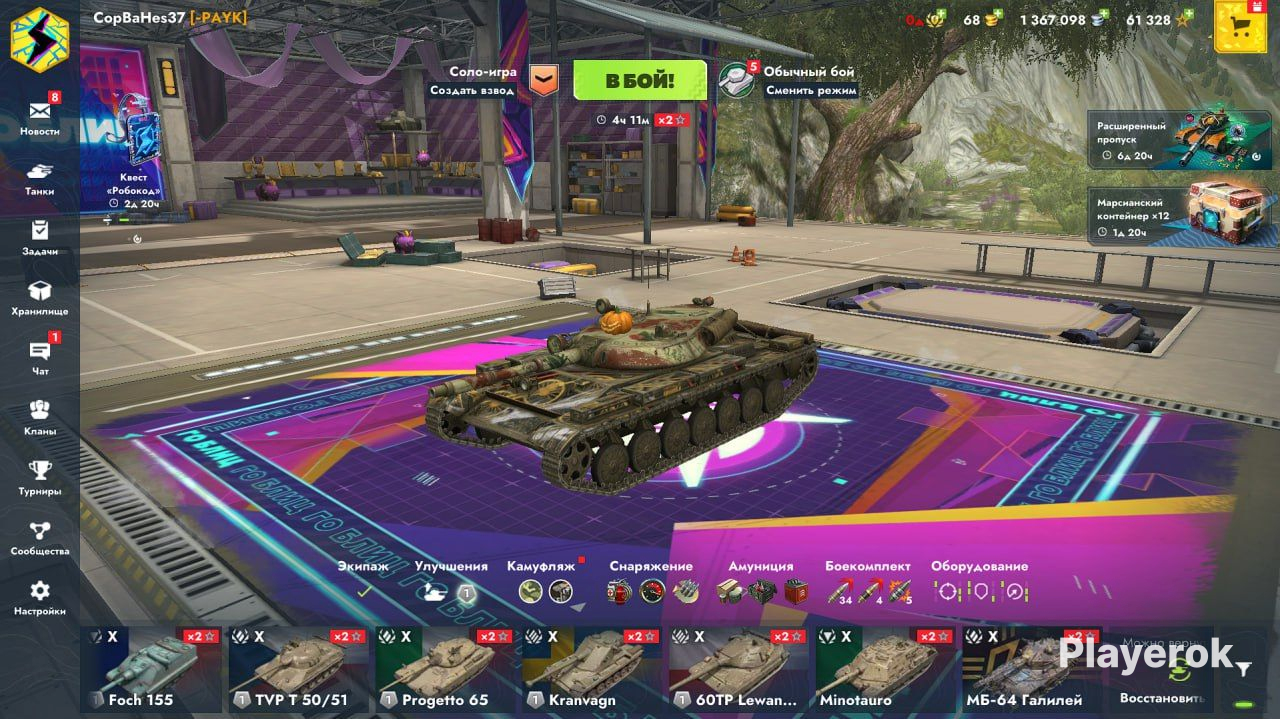Select the Progetto 65 tank

coord(445,669)
